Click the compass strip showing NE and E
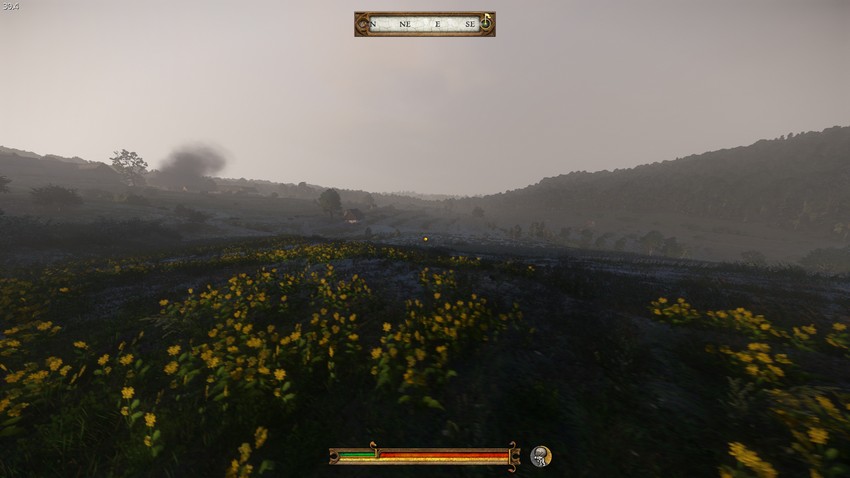Viewport: 850px width, 478px height. click(424, 24)
